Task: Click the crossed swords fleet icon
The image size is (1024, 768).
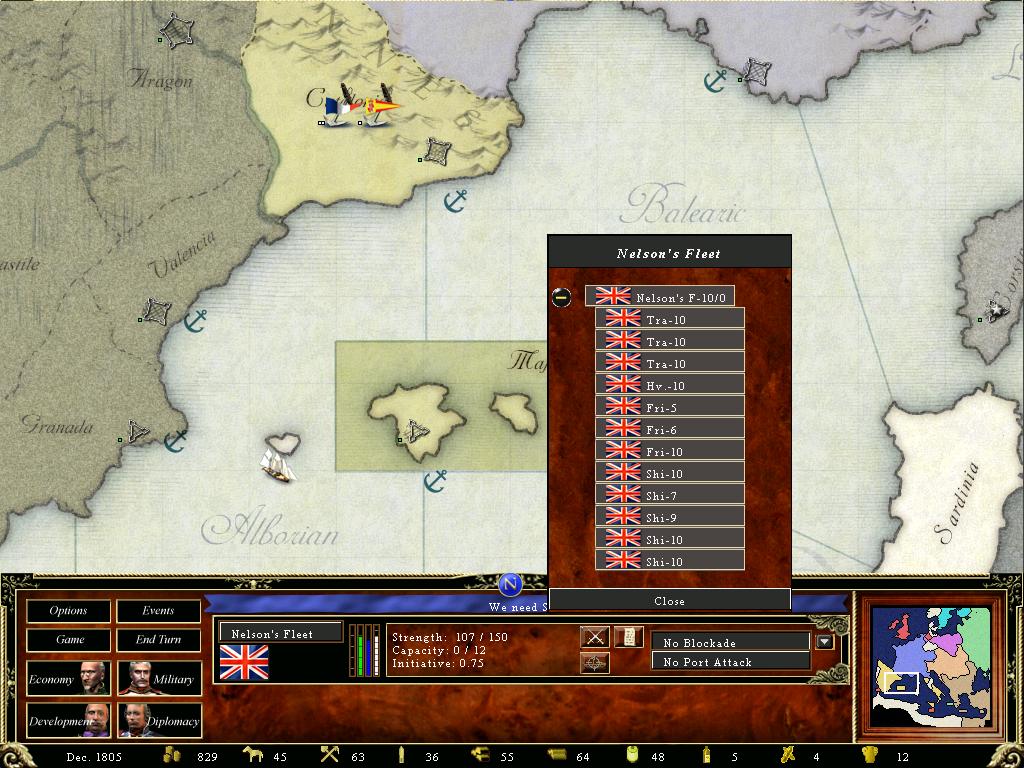Action: tap(595, 637)
